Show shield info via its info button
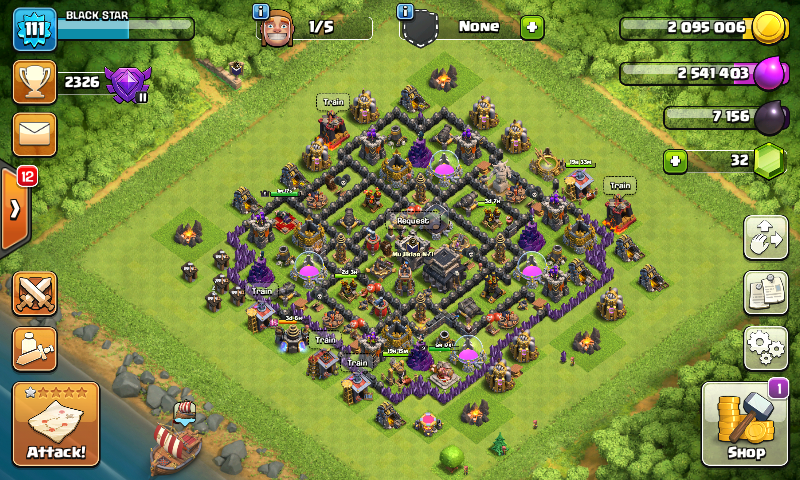Image resolution: width=800 pixels, height=480 pixels. click(405, 12)
